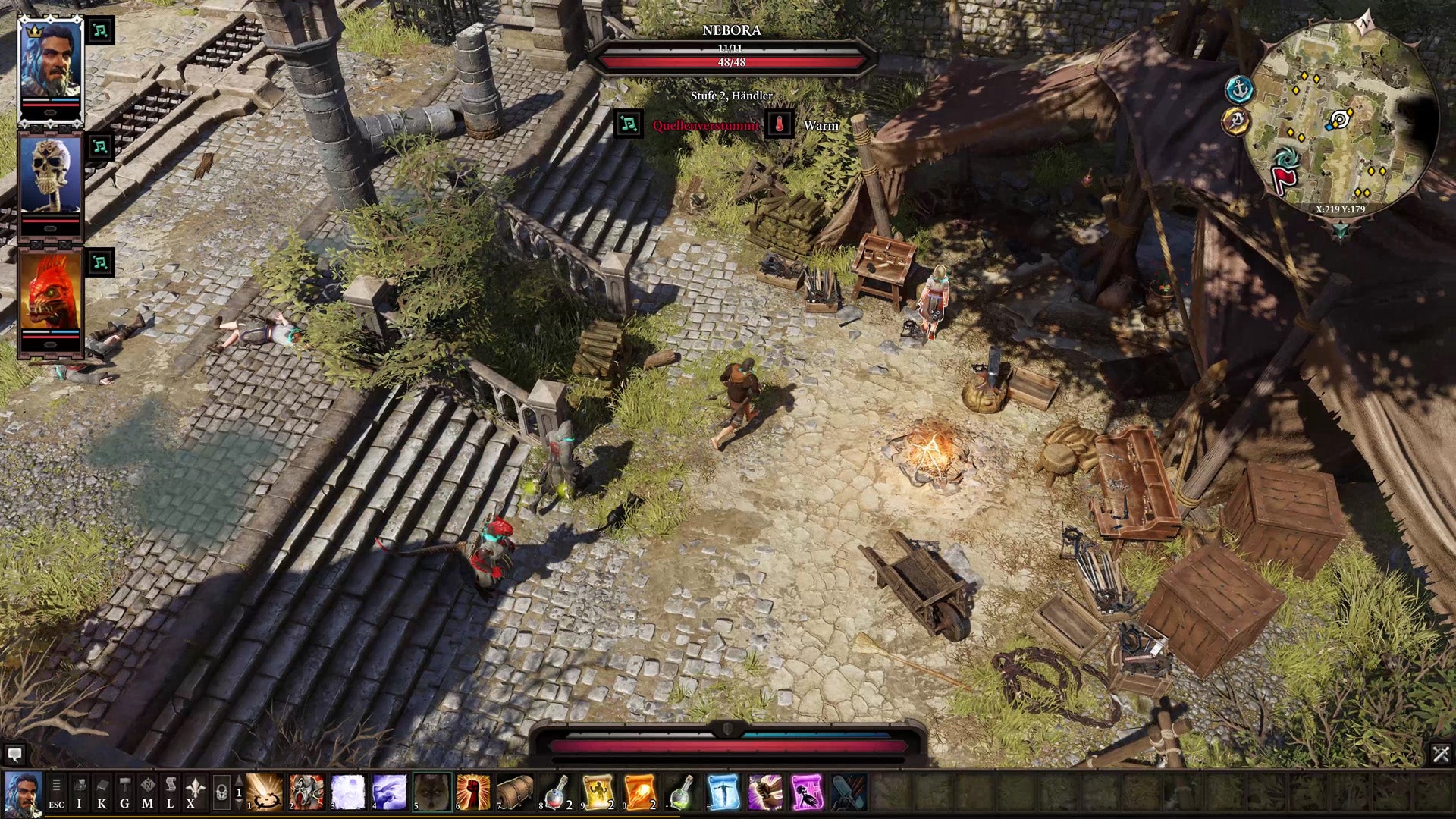Open the journal scroll icon labeled L
This screenshot has height=819, width=1456.
[170, 785]
